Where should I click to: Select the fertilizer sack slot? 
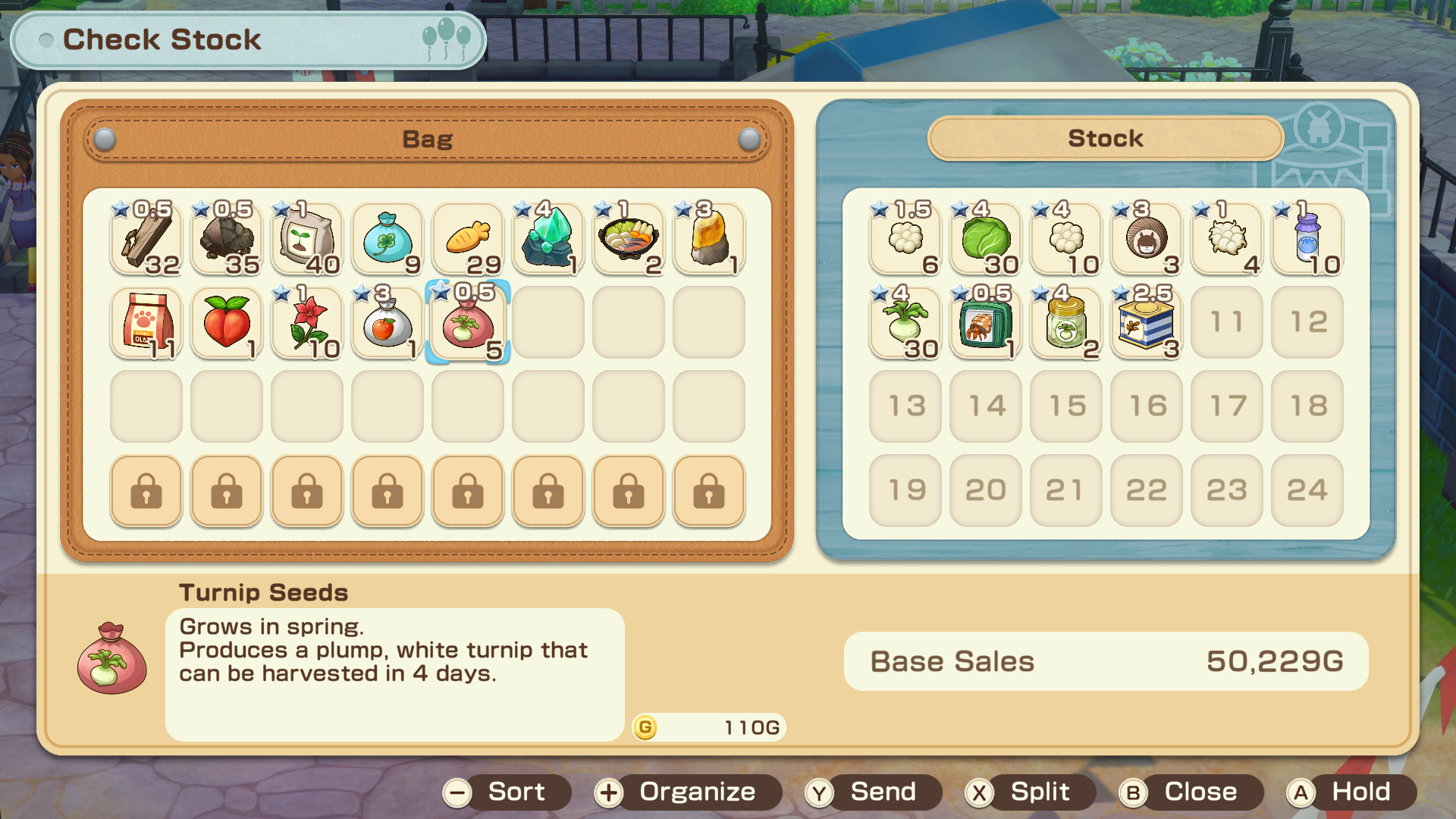[x=307, y=240]
